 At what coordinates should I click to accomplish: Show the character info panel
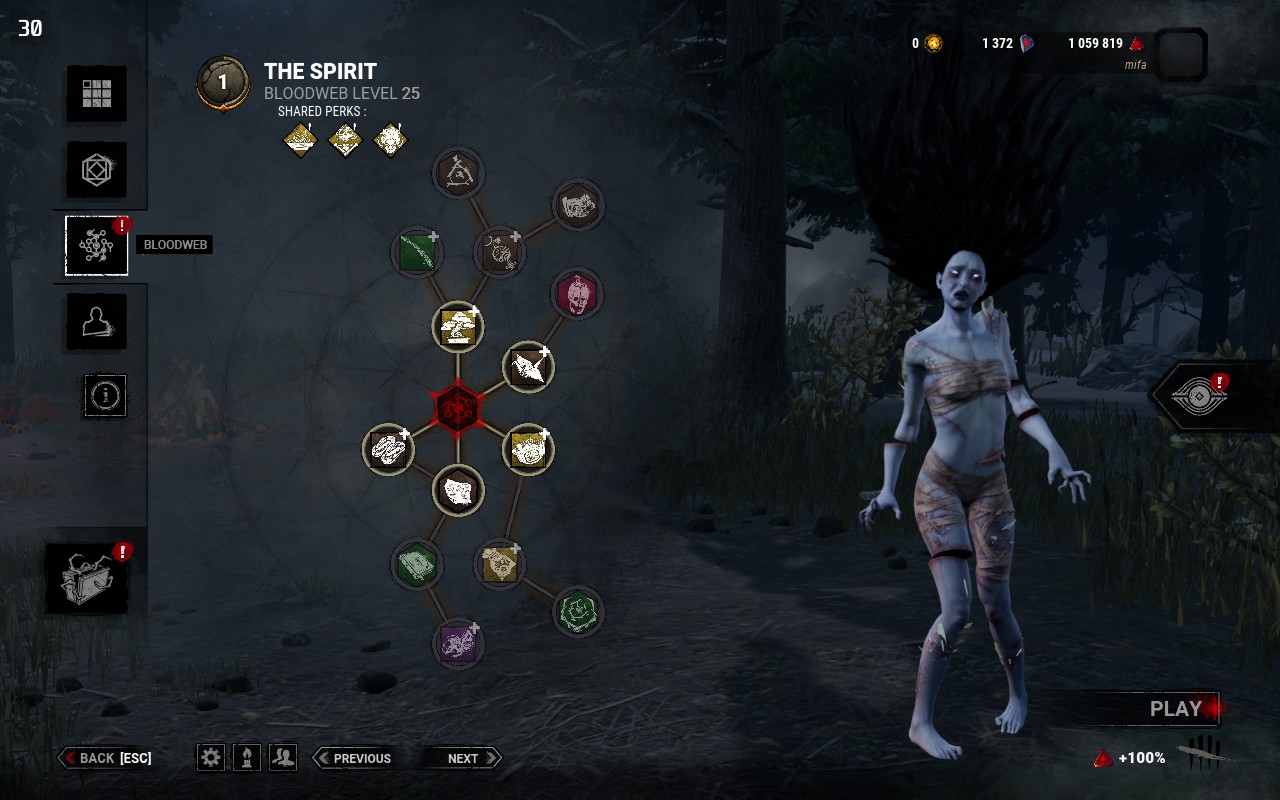click(x=104, y=396)
